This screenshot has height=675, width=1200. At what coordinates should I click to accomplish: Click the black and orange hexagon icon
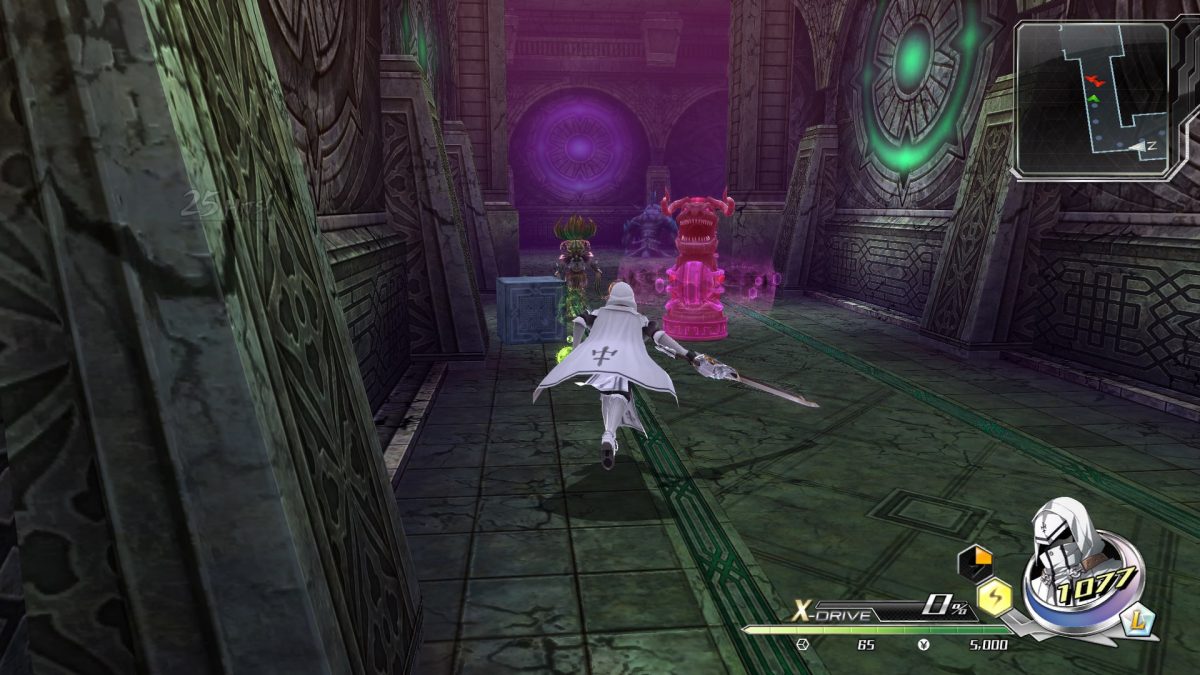pyautogui.click(x=974, y=562)
